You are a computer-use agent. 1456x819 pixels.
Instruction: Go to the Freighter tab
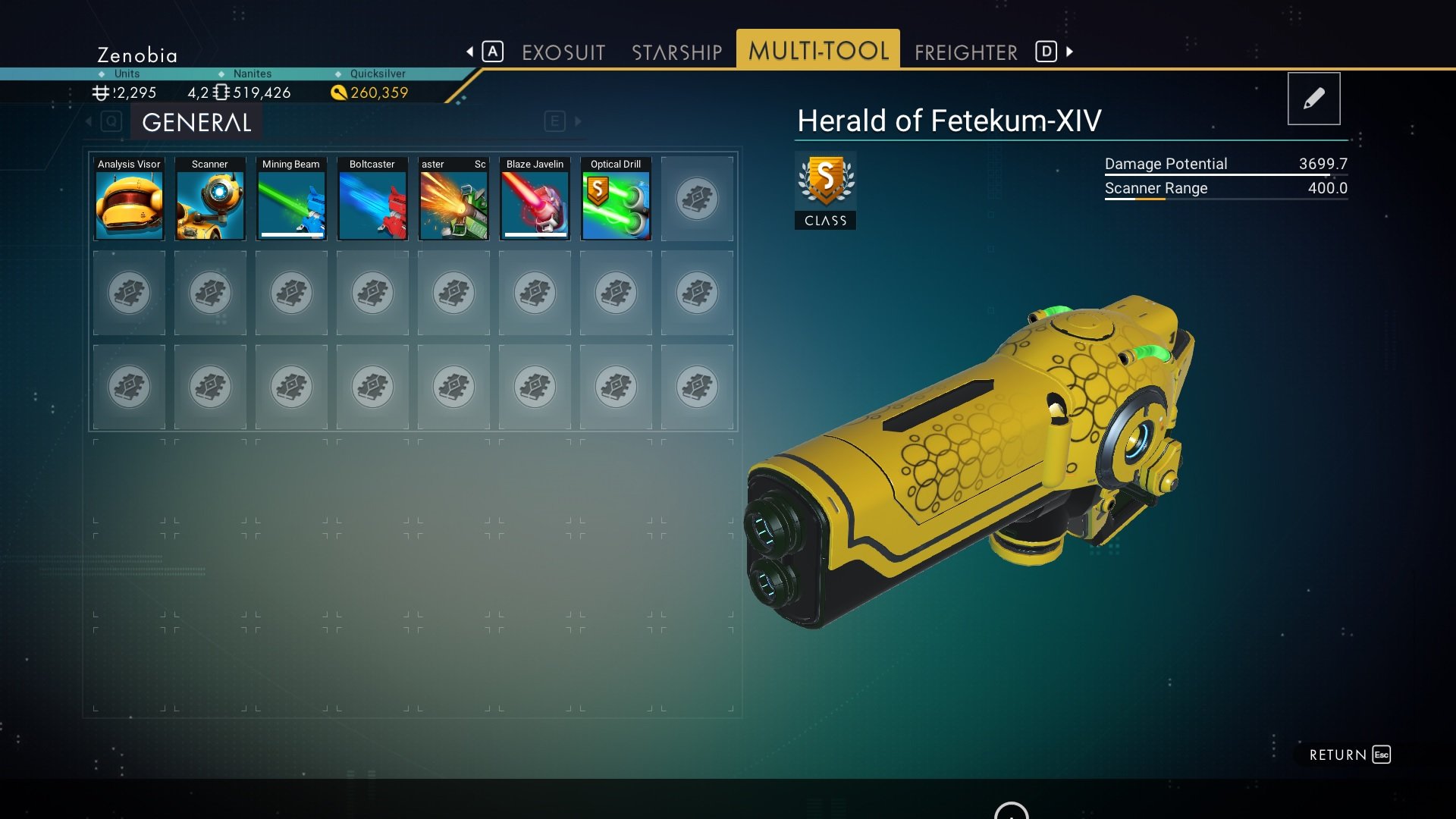pyautogui.click(x=965, y=52)
